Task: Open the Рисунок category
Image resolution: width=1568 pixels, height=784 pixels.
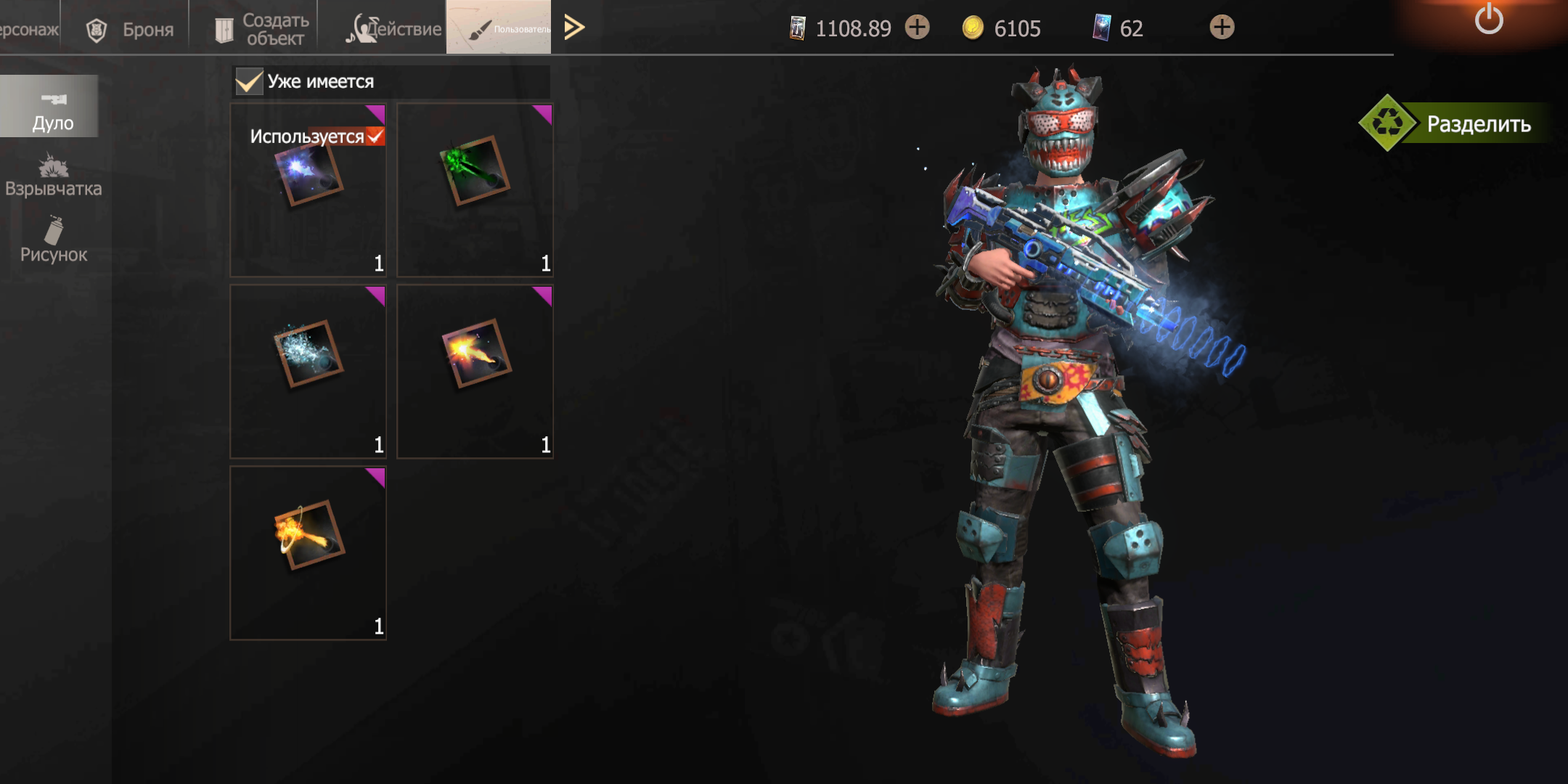Action: [53, 241]
